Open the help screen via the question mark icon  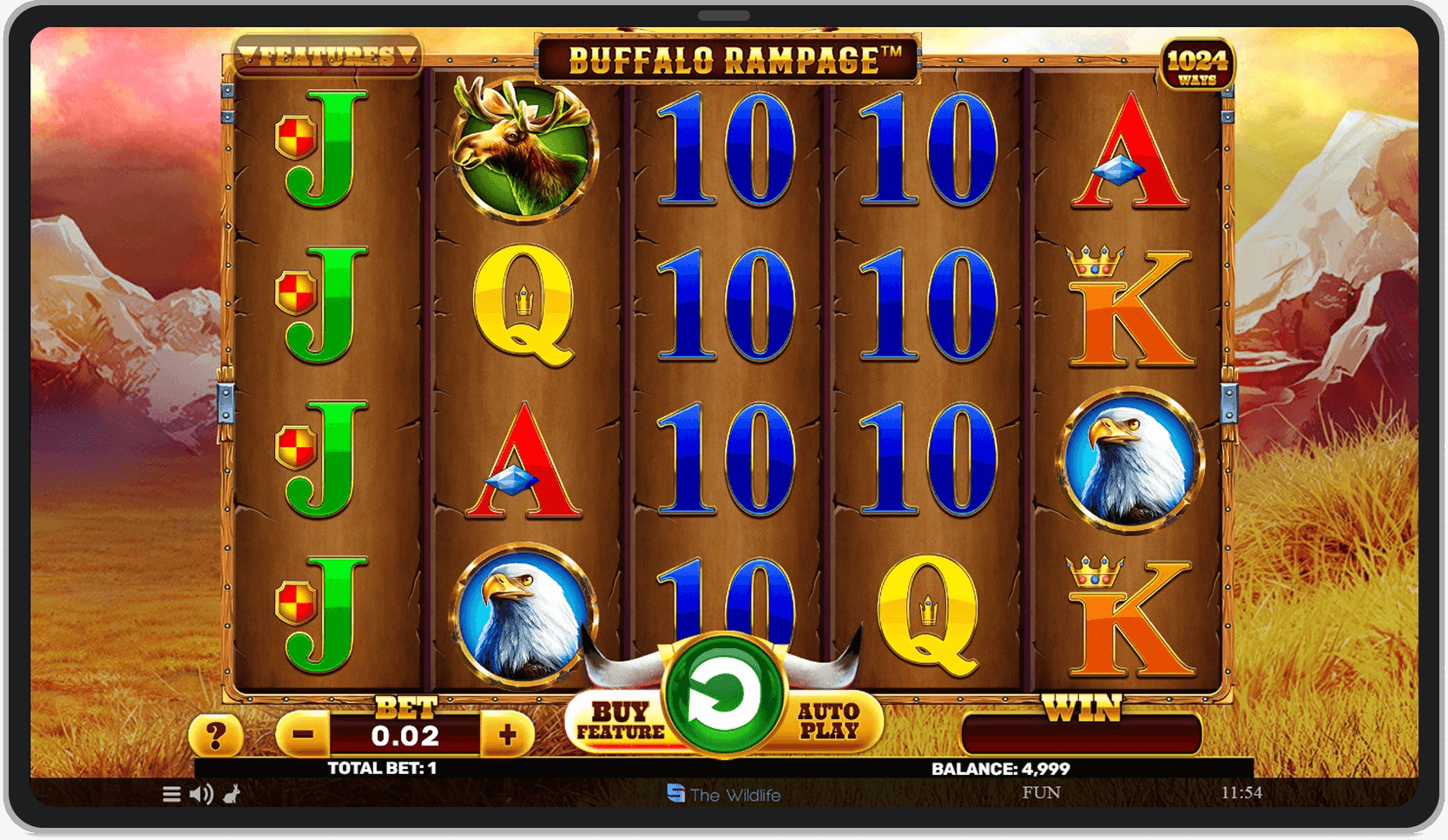pyautogui.click(x=214, y=735)
